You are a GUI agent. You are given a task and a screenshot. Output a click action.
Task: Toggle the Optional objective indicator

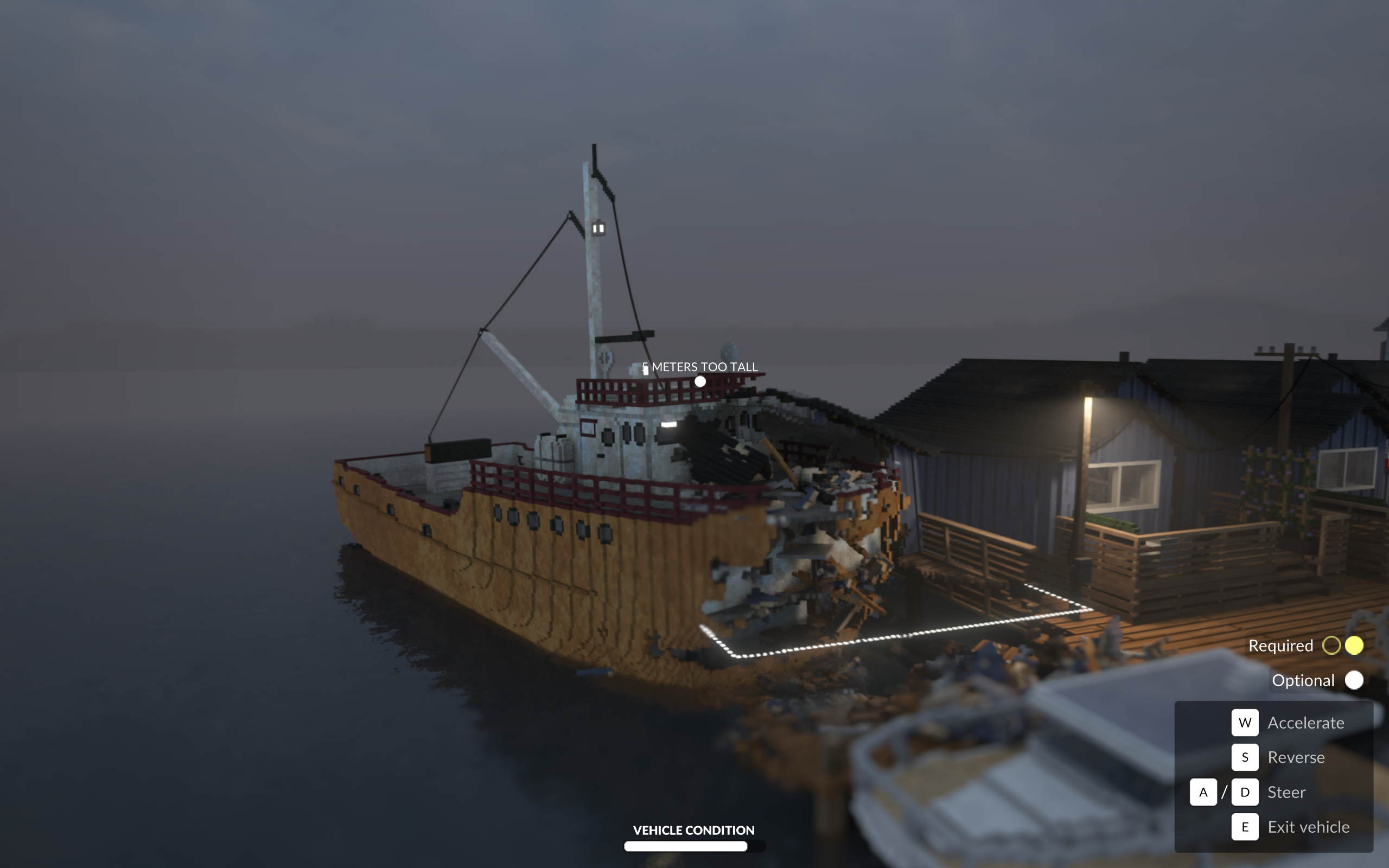click(x=1355, y=680)
